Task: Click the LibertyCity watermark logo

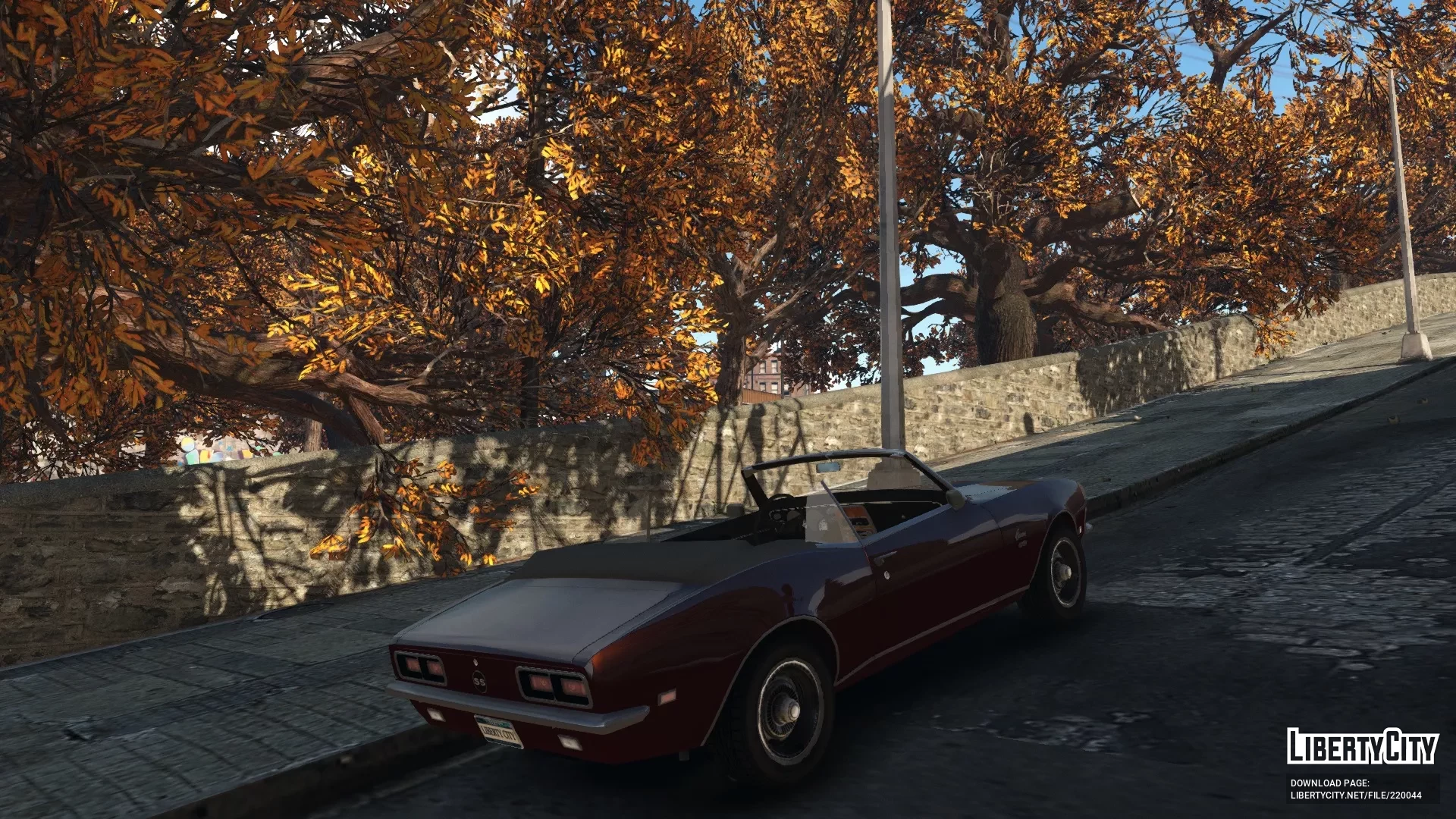Action: click(x=1362, y=746)
